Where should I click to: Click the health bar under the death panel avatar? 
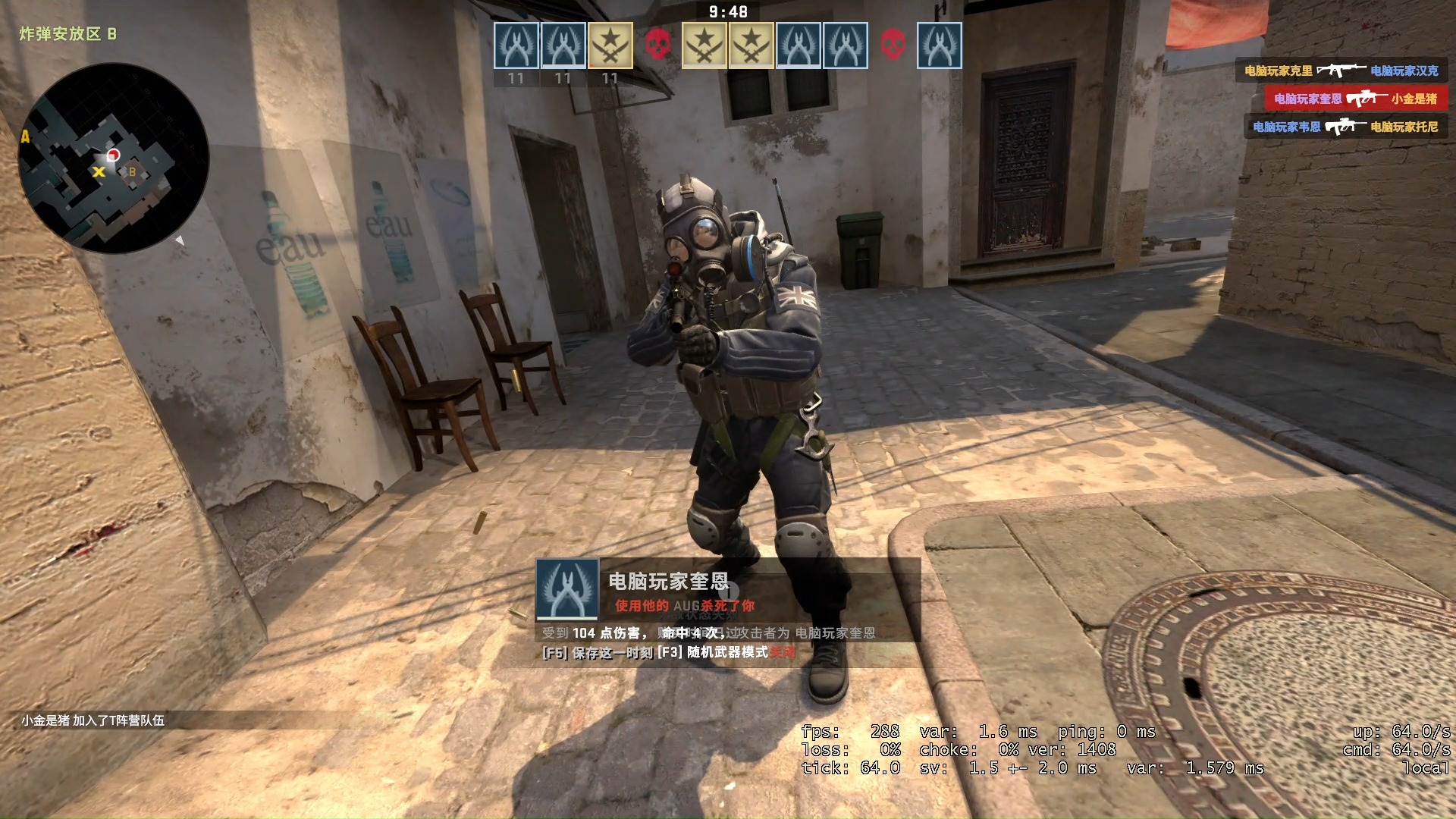pyautogui.click(x=566, y=618)
